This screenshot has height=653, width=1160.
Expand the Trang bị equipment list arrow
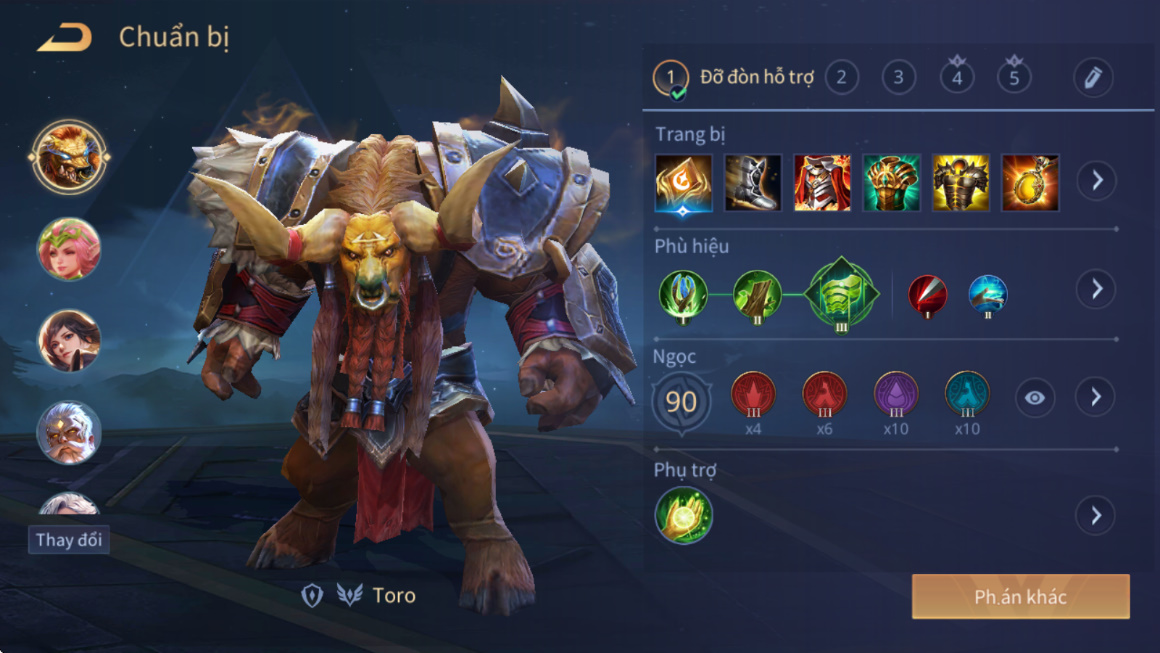(x=1096, y=181)
